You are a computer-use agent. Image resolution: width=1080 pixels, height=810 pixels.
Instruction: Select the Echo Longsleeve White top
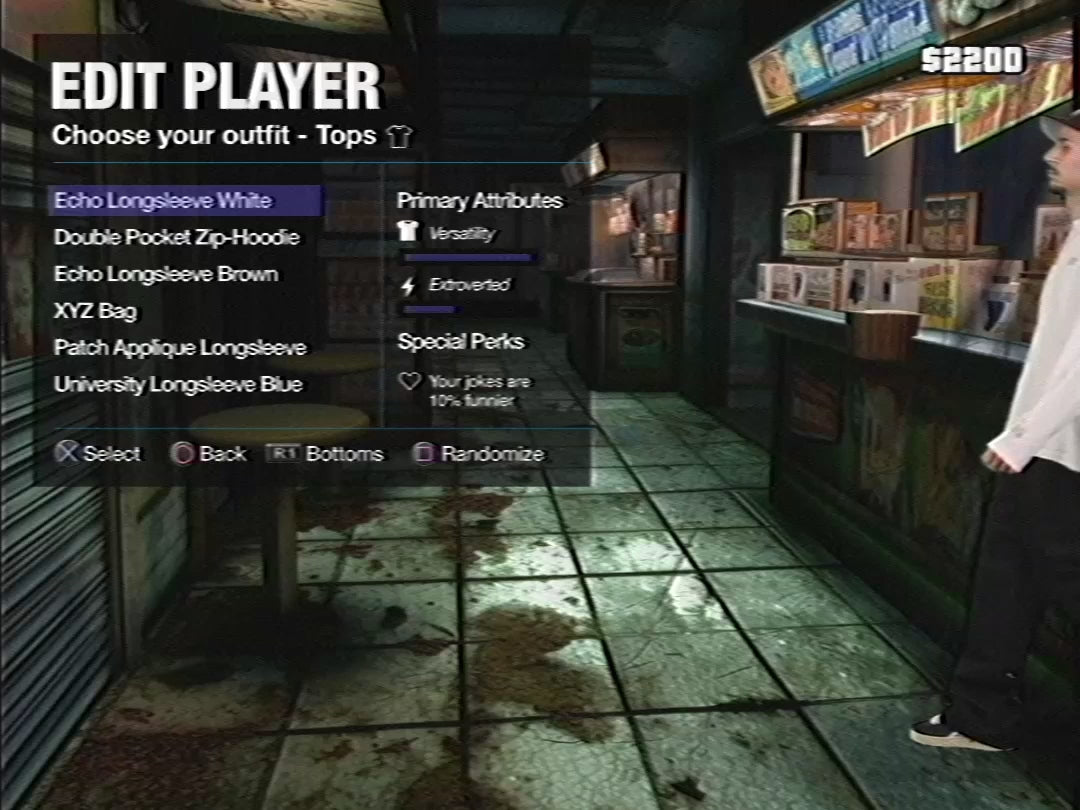click(163, 201)
